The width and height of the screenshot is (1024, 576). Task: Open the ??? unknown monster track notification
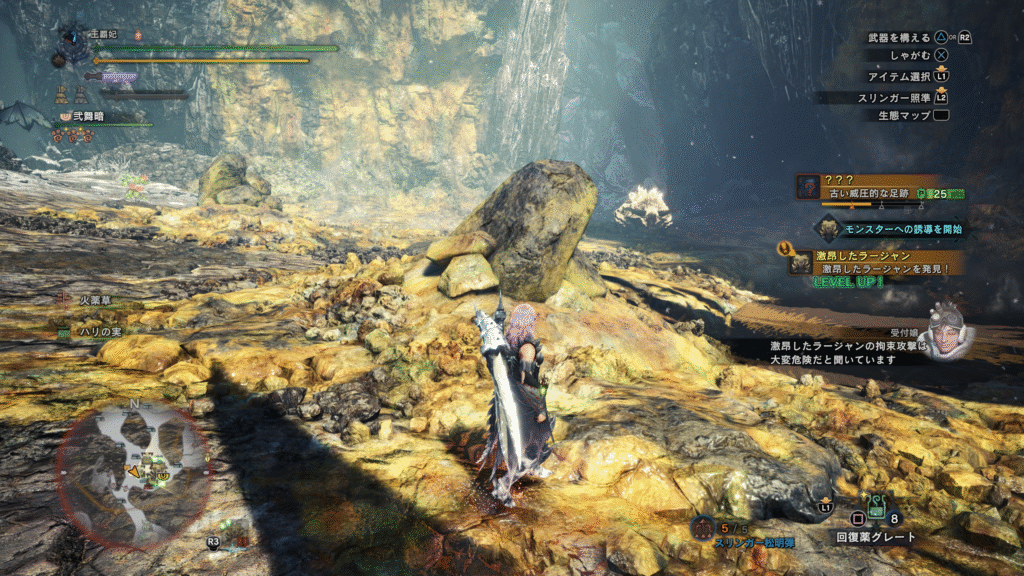[x=880, y=186]
